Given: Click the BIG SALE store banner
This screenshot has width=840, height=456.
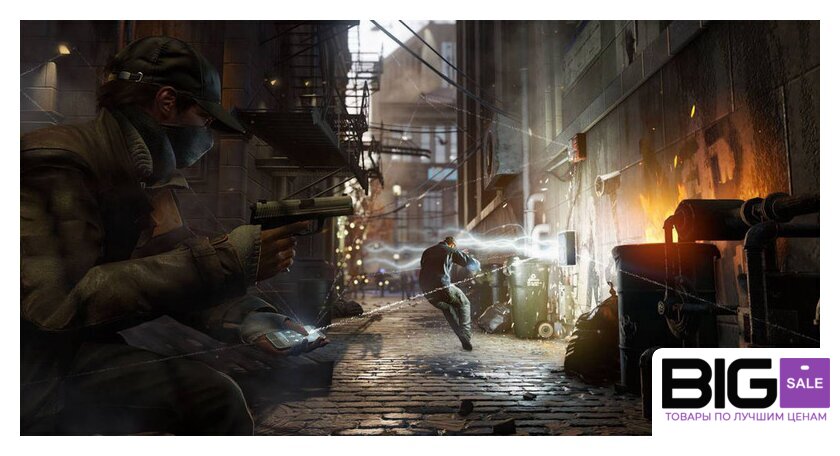Looking at the screenshot, I should pyautogui.click(x=744, y=391).
